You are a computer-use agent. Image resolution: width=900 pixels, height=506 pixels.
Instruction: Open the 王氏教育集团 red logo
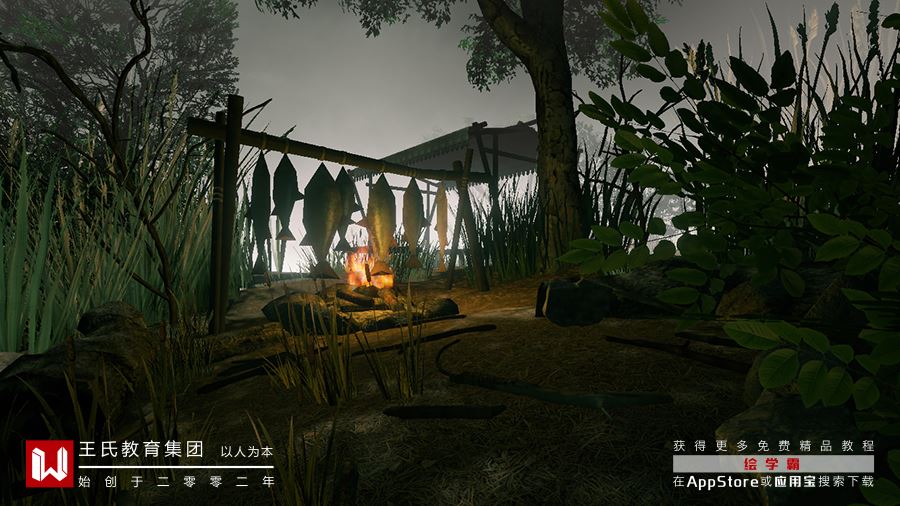pyautogui.click(x=49, y=464)
